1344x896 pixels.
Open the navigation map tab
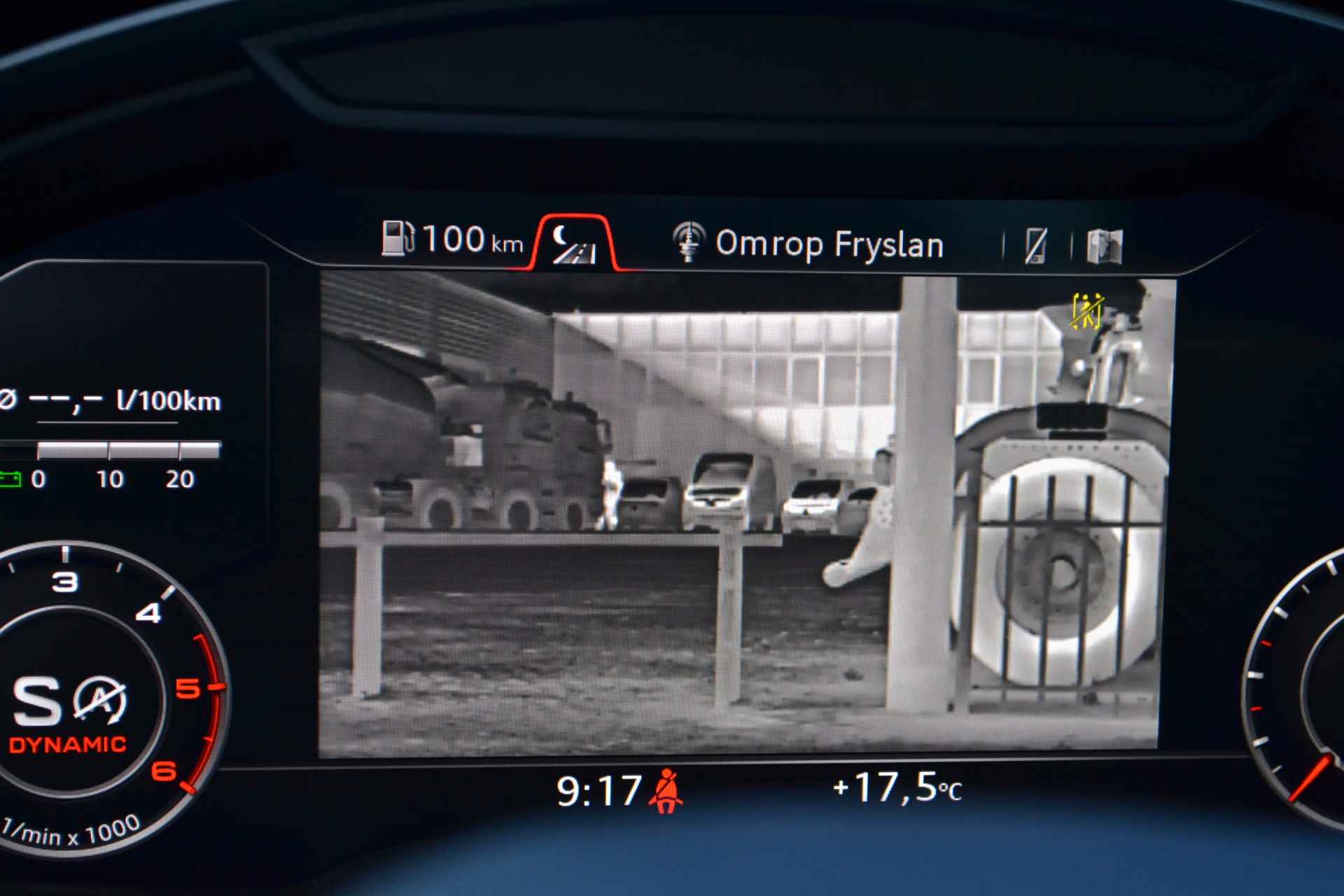(x=1104, y=246)
